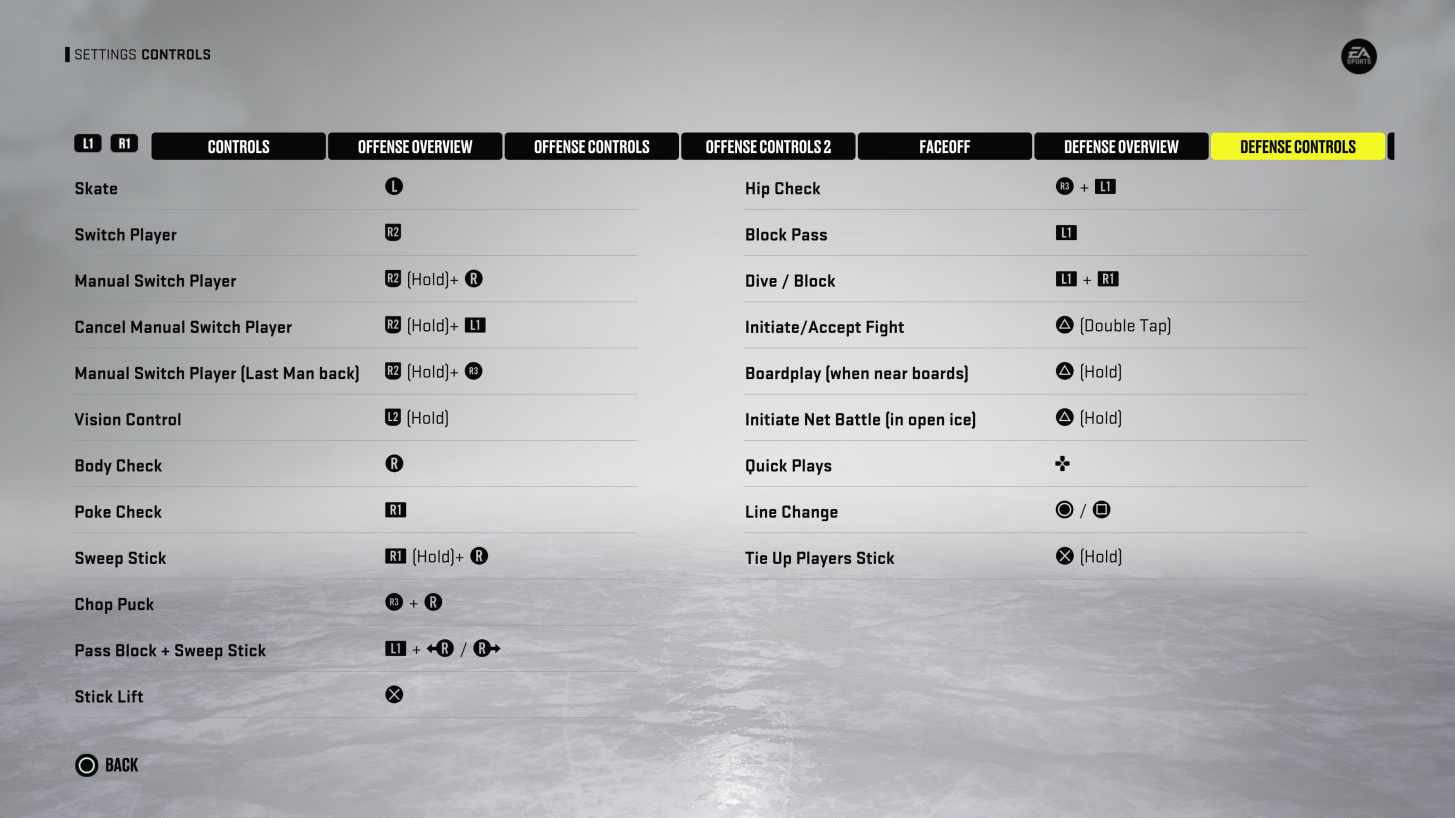Image resolution: width=1455 pixels, height=818 pixels.
Task: Click the left stick icon next to Skate
Action: (x=393, y=186)
